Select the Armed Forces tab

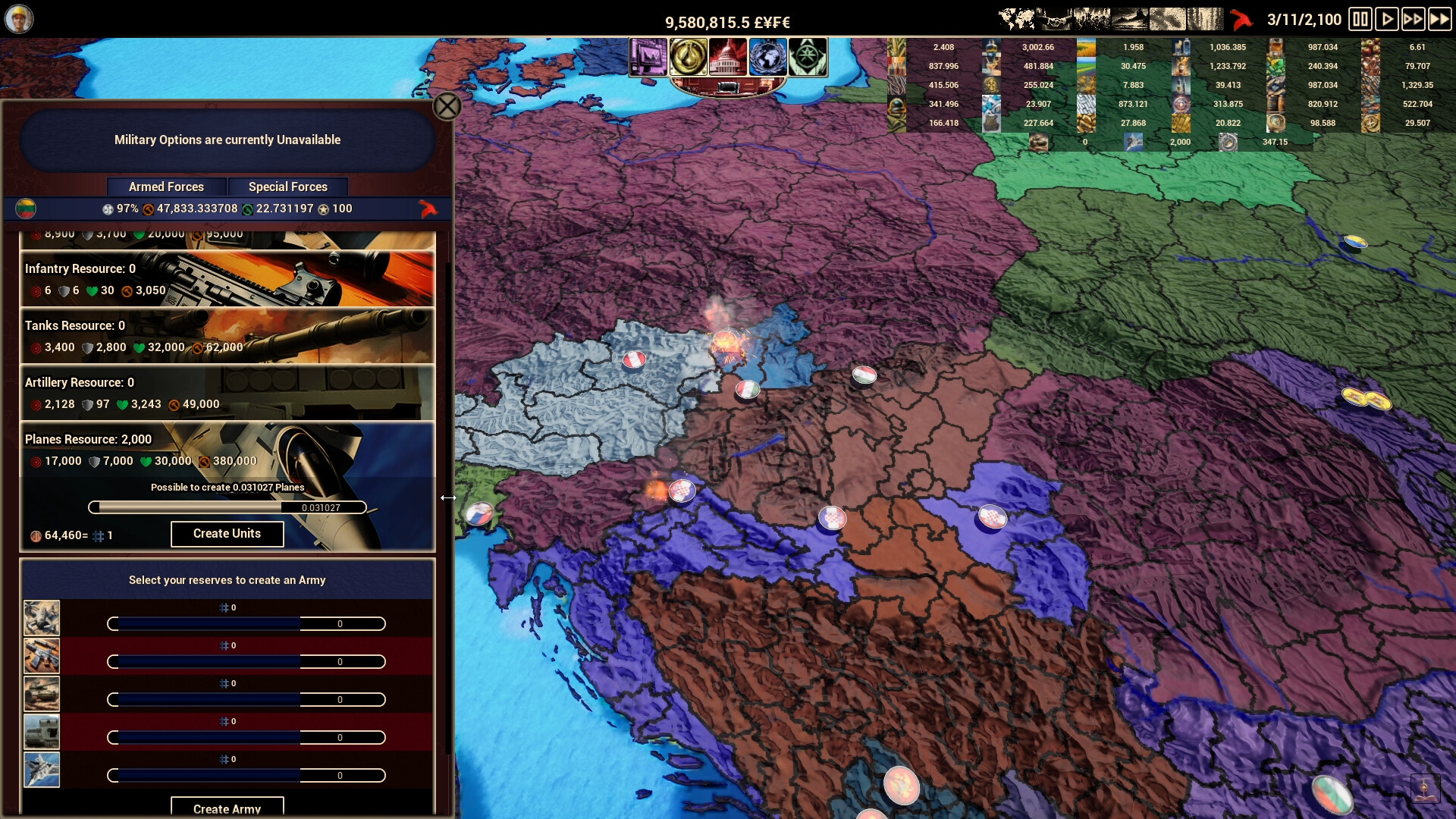pos(167,187)
